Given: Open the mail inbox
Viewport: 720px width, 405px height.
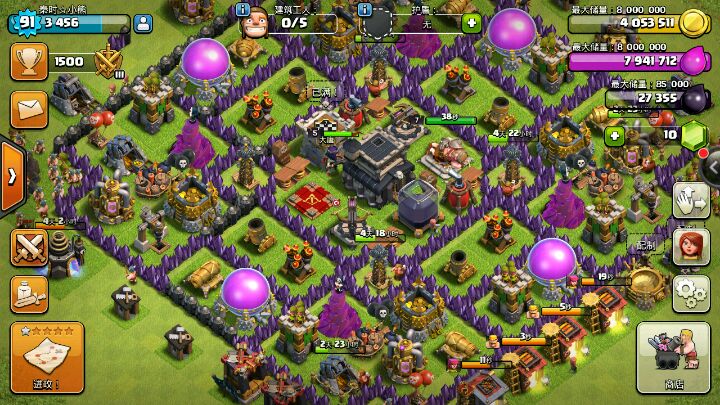Looking at the screenshot, I should 29,107.
